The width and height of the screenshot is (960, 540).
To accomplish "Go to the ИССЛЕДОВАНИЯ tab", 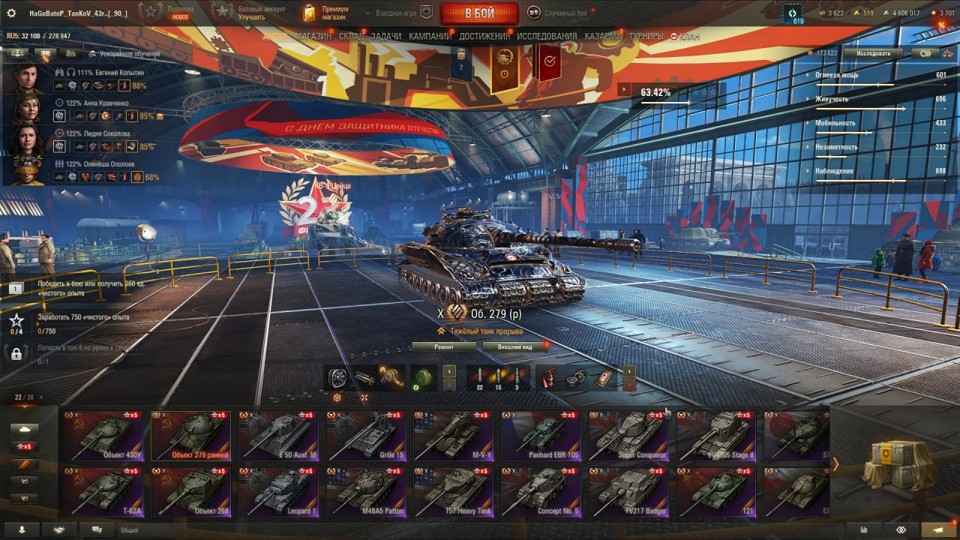I will pyautogui.click(x=546, y=36).
